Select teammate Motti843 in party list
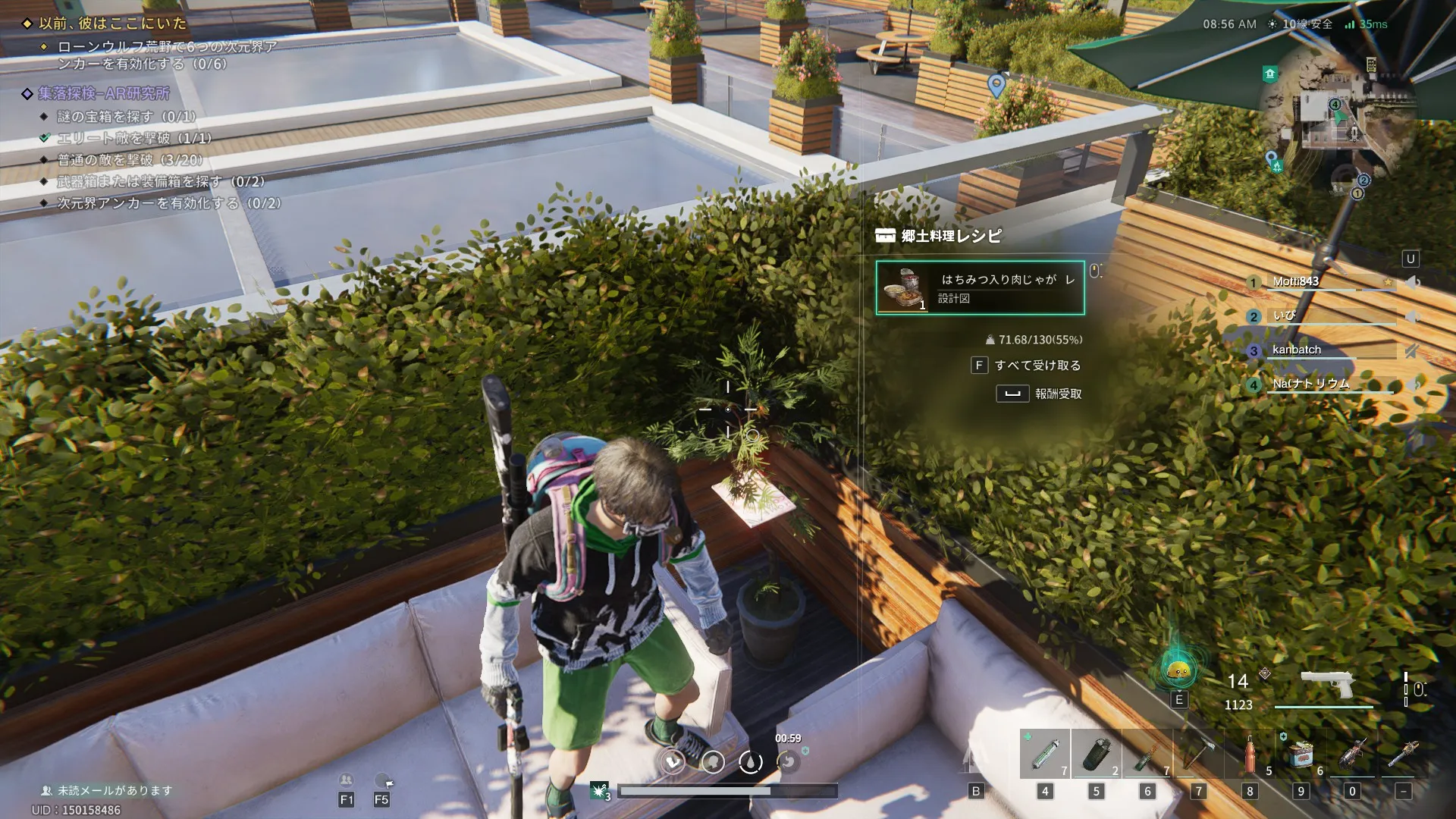Image resolution: width=1456 pixels, height=819 pixels. tap(1296, 281)
